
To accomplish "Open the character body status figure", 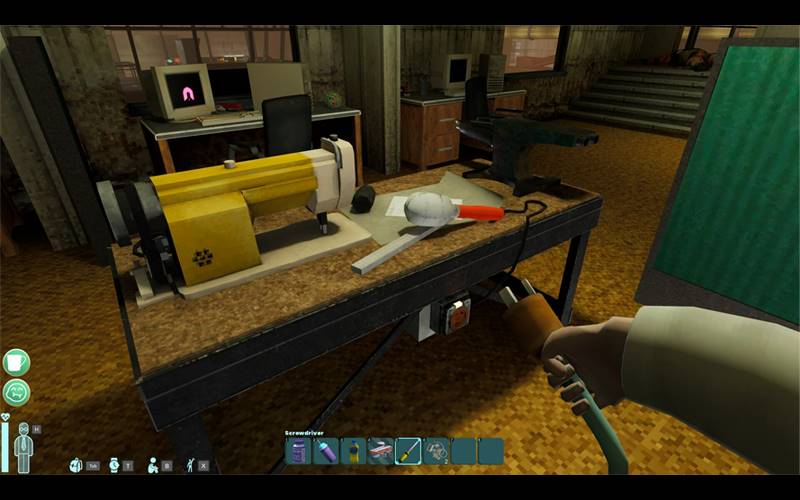I will [23, 447].
